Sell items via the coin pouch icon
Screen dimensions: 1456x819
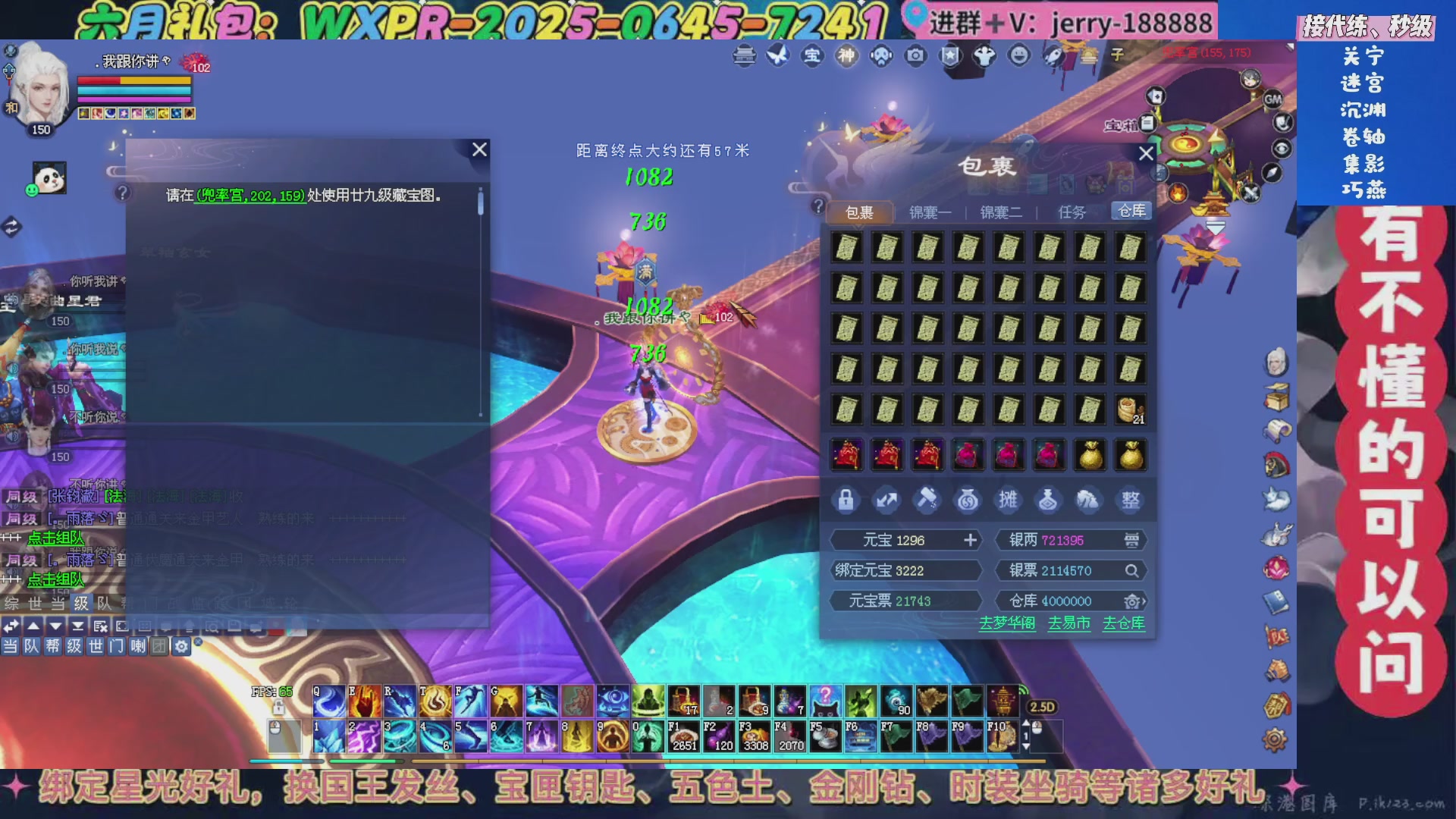point(969,499)
